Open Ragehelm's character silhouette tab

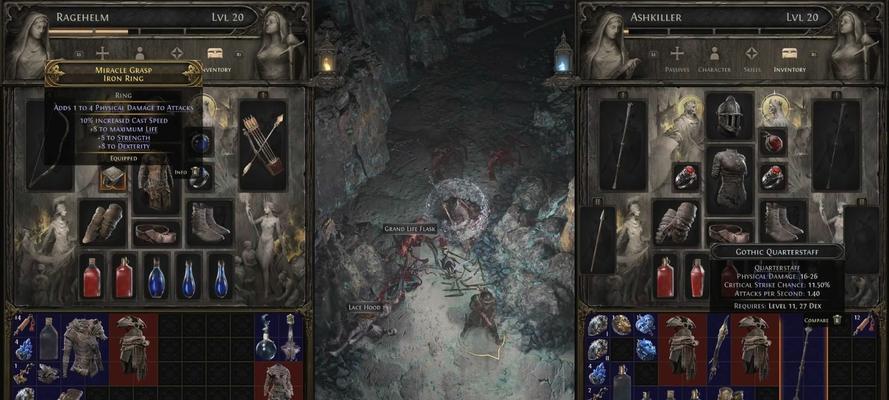[x=139, y=53]
